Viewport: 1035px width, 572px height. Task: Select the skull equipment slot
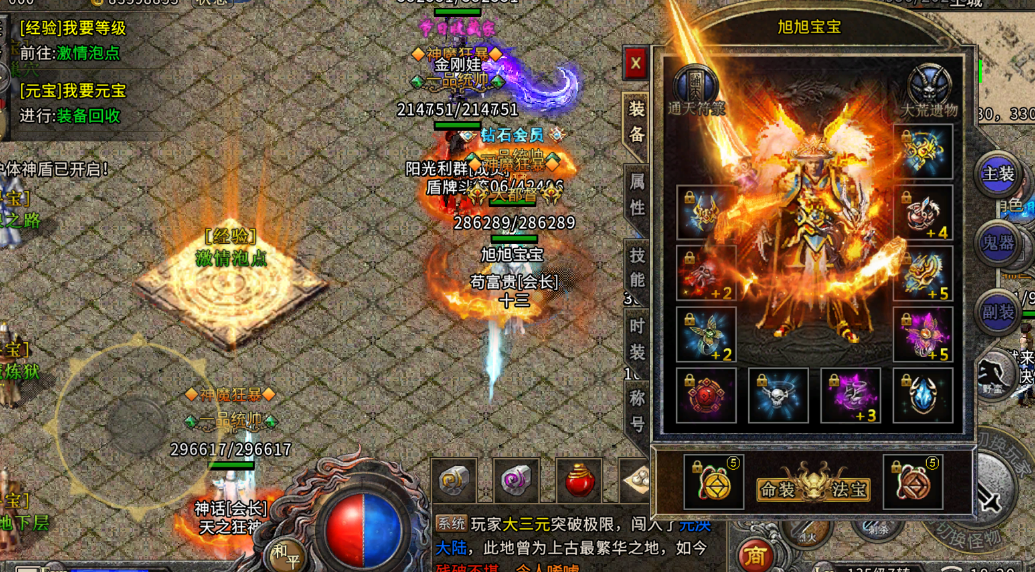[x=778, y=395]
